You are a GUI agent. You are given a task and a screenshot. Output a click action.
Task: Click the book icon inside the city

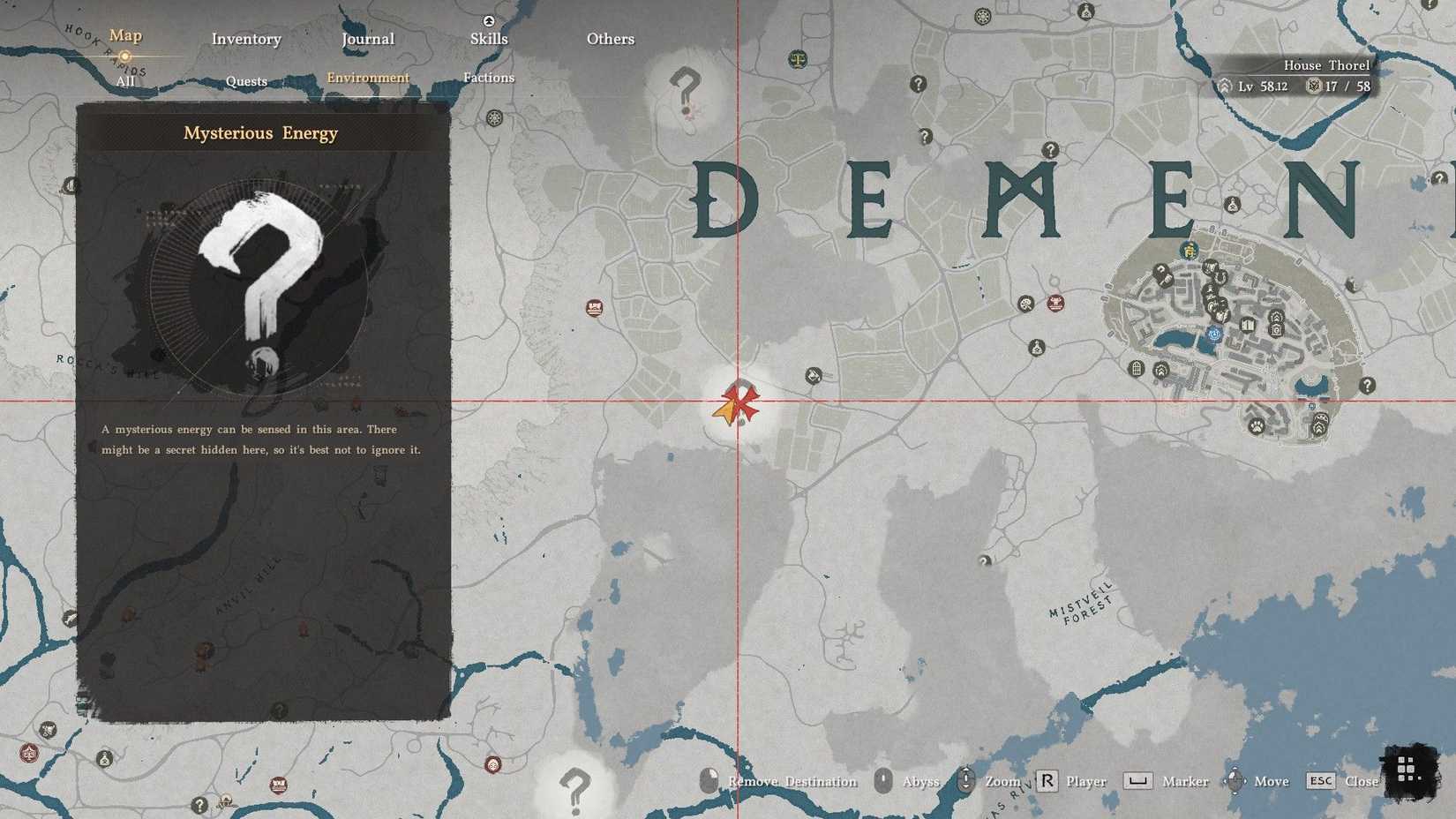(1248, 324)
